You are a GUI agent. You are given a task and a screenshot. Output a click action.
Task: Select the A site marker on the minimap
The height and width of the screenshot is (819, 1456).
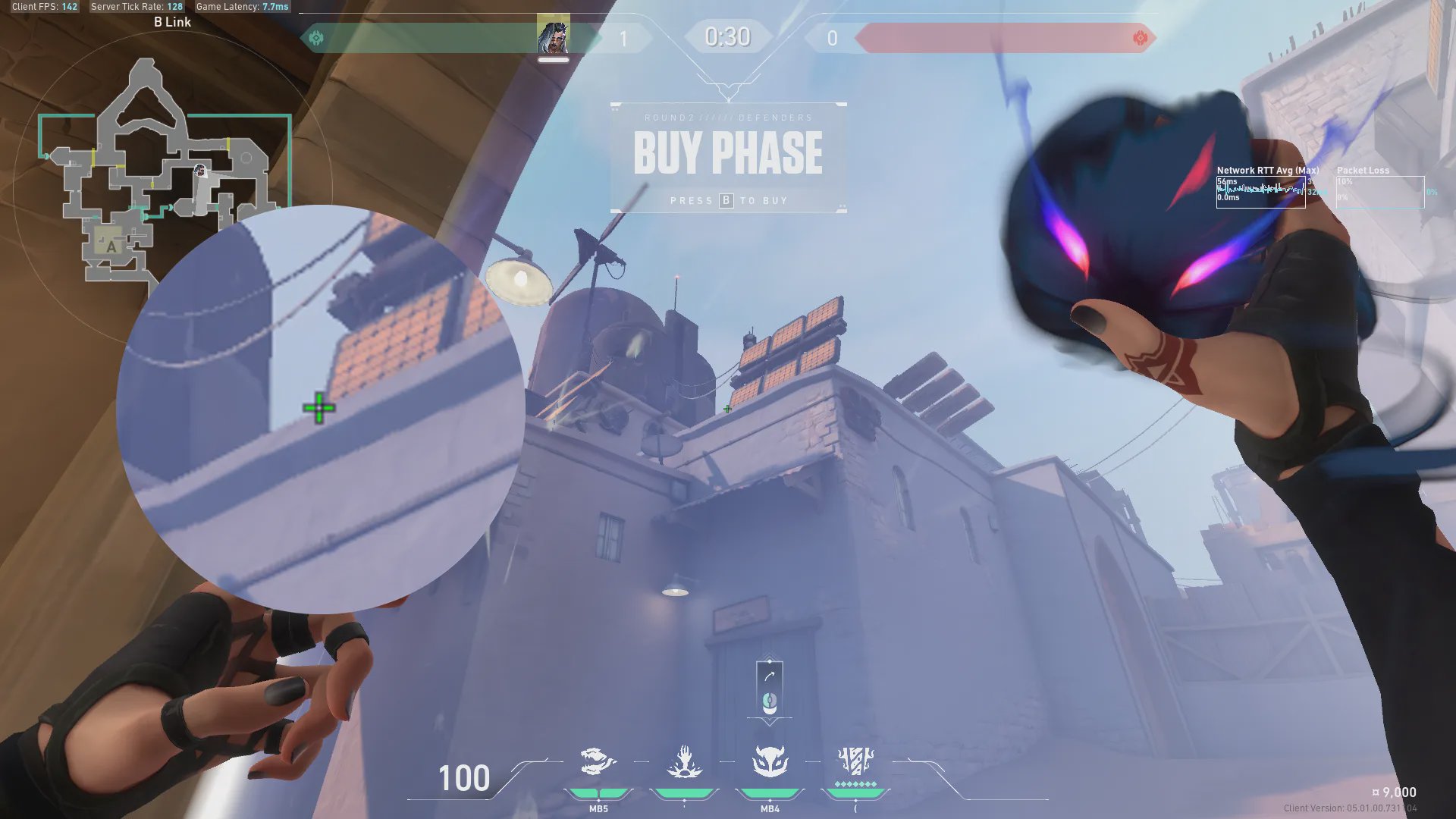click(x=111, y=246)
